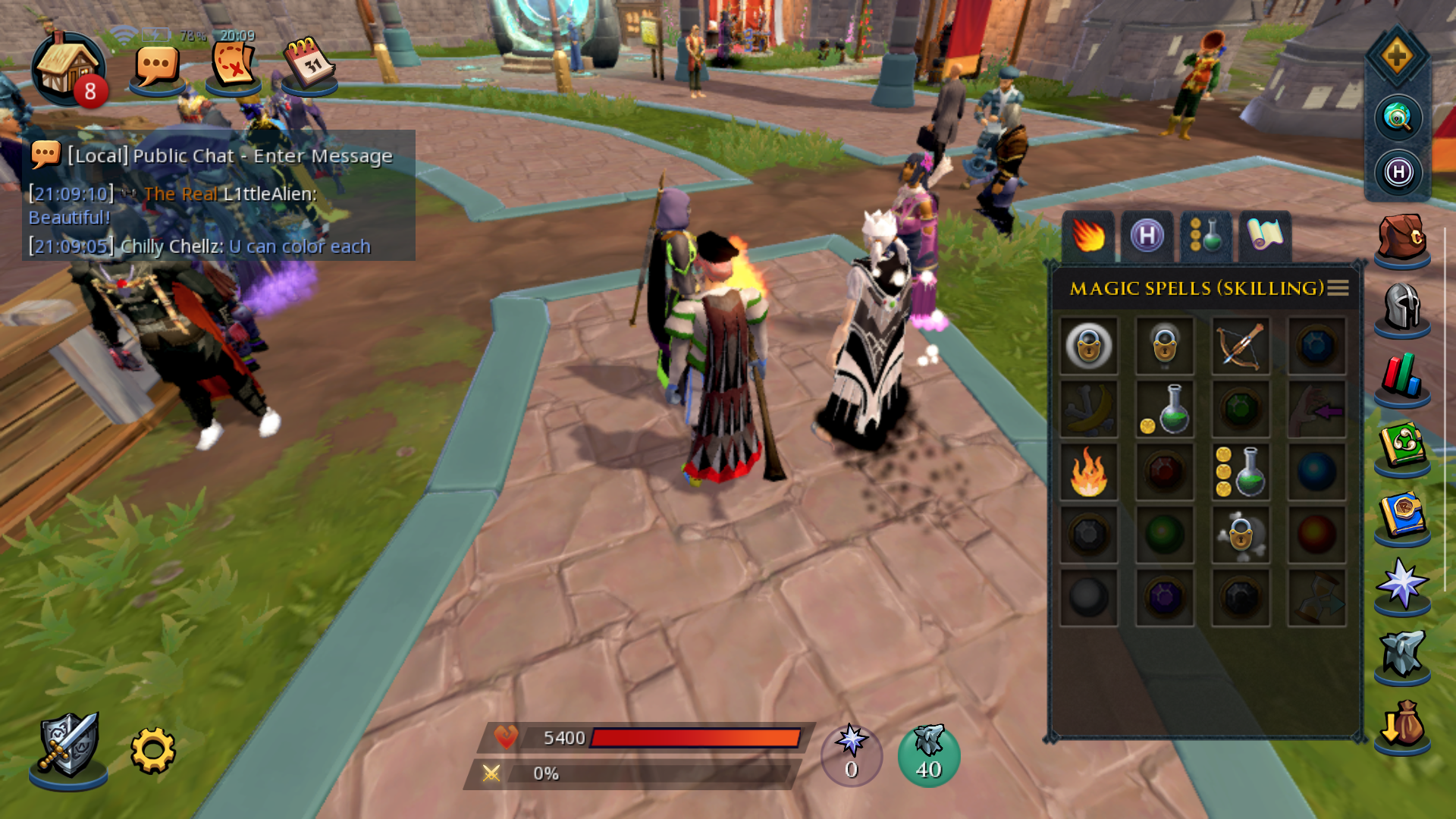Switch to the potion and coins skilling tab
Viewport: 1456px width, 819px height.
tap(1206, 236)
